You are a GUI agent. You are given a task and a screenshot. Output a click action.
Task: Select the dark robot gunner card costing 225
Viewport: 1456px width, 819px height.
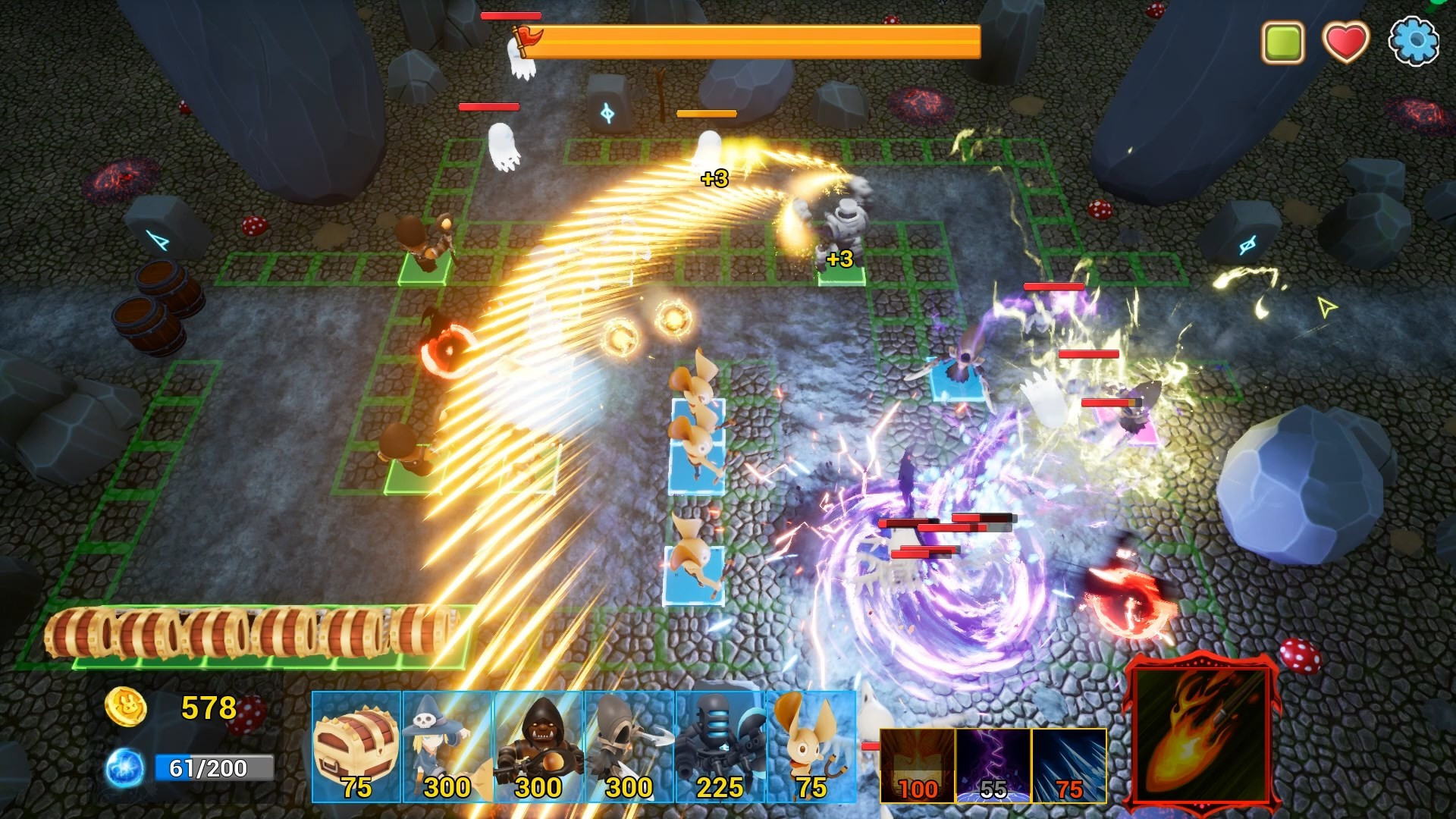[720, 747]
